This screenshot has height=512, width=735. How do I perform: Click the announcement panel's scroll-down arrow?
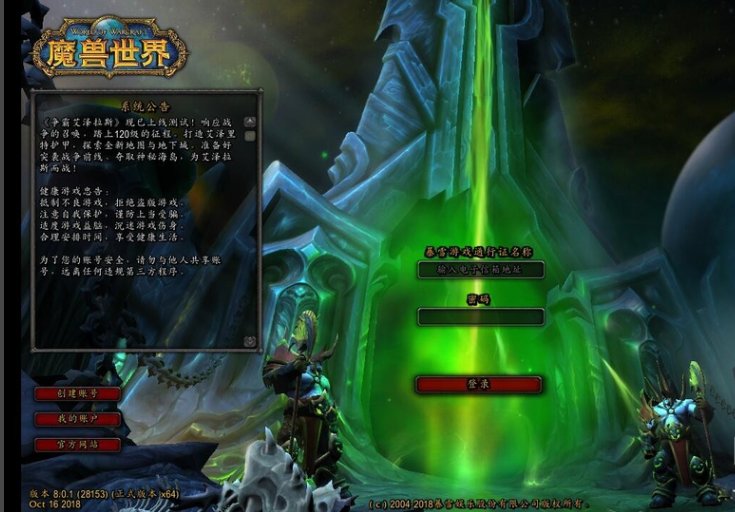point(250,341)
